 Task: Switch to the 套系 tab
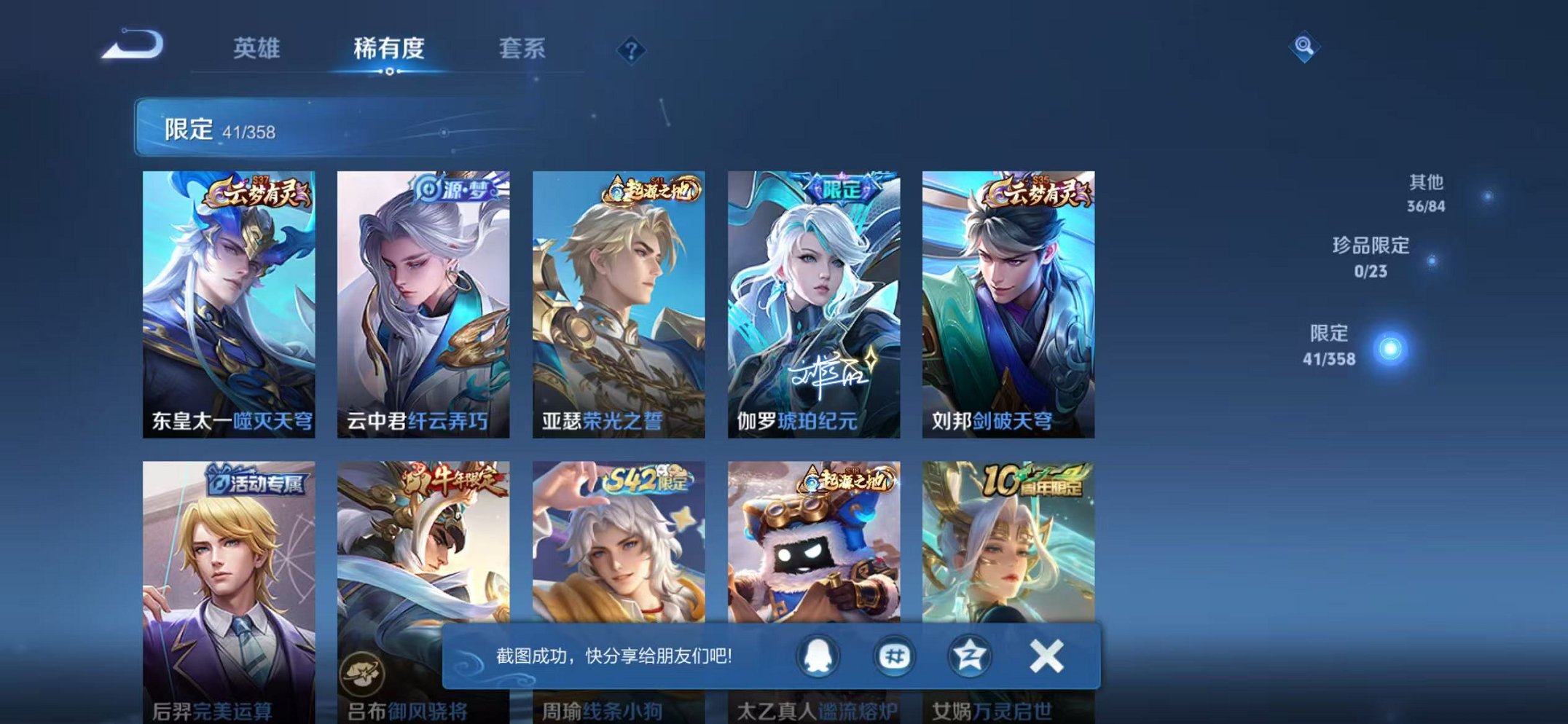524,46
